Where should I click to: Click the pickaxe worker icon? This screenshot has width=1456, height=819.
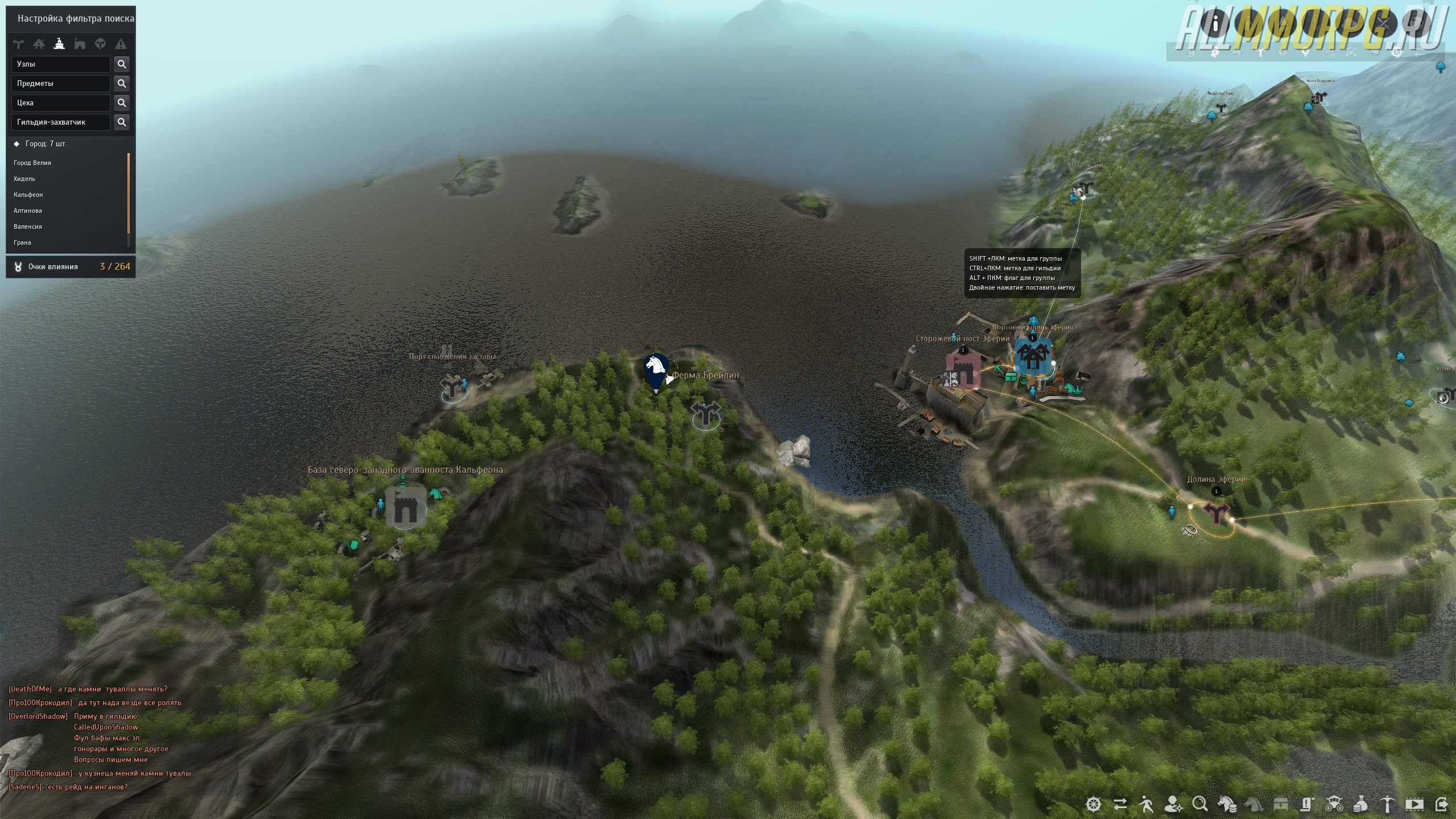(x=1387, y=804)
